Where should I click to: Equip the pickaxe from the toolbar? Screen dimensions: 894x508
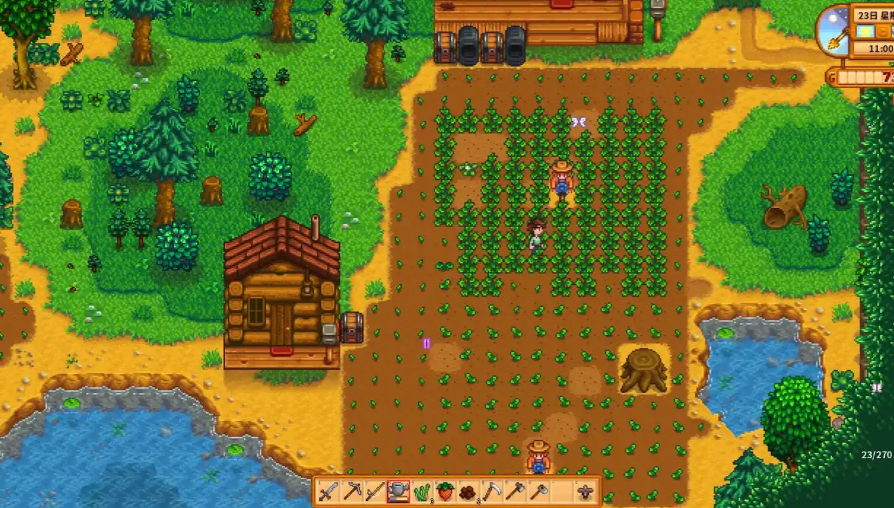[352, 491]
